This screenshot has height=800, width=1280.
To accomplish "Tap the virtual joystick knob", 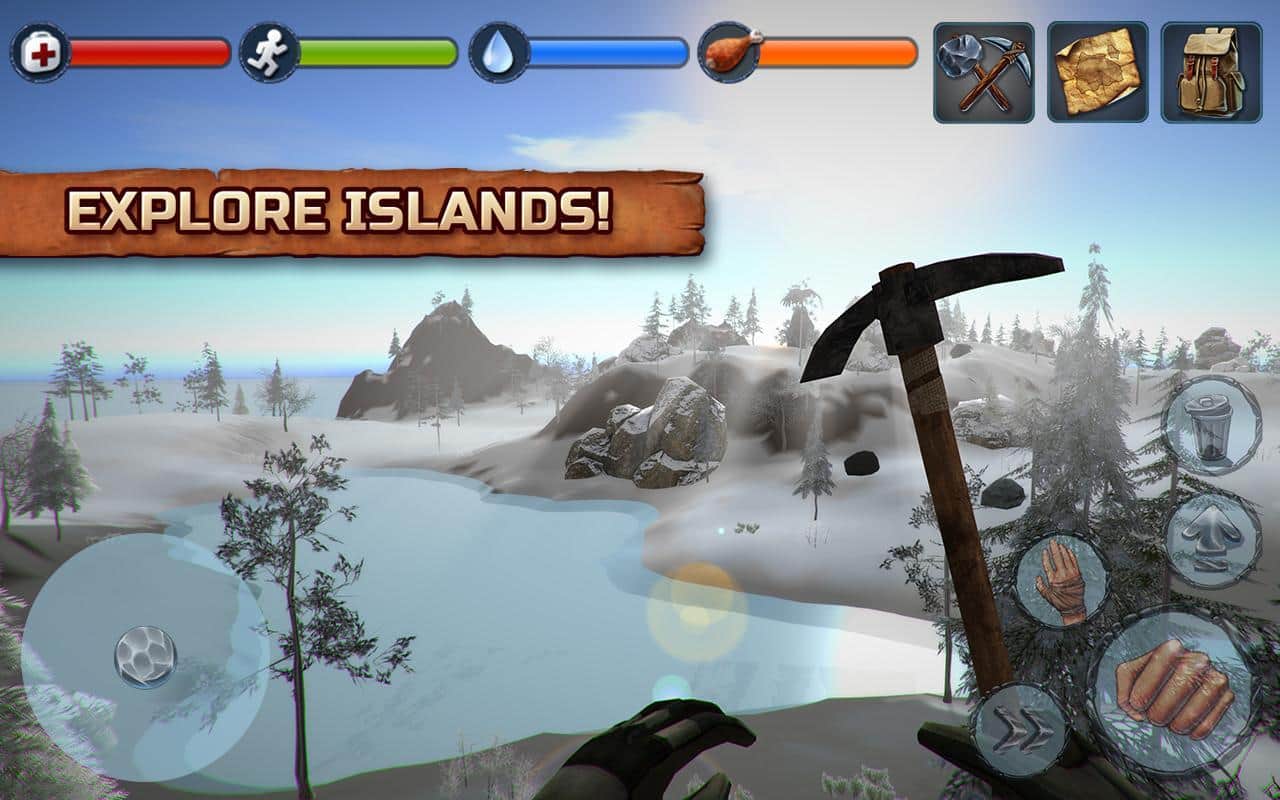I will (x=145, y=657).
